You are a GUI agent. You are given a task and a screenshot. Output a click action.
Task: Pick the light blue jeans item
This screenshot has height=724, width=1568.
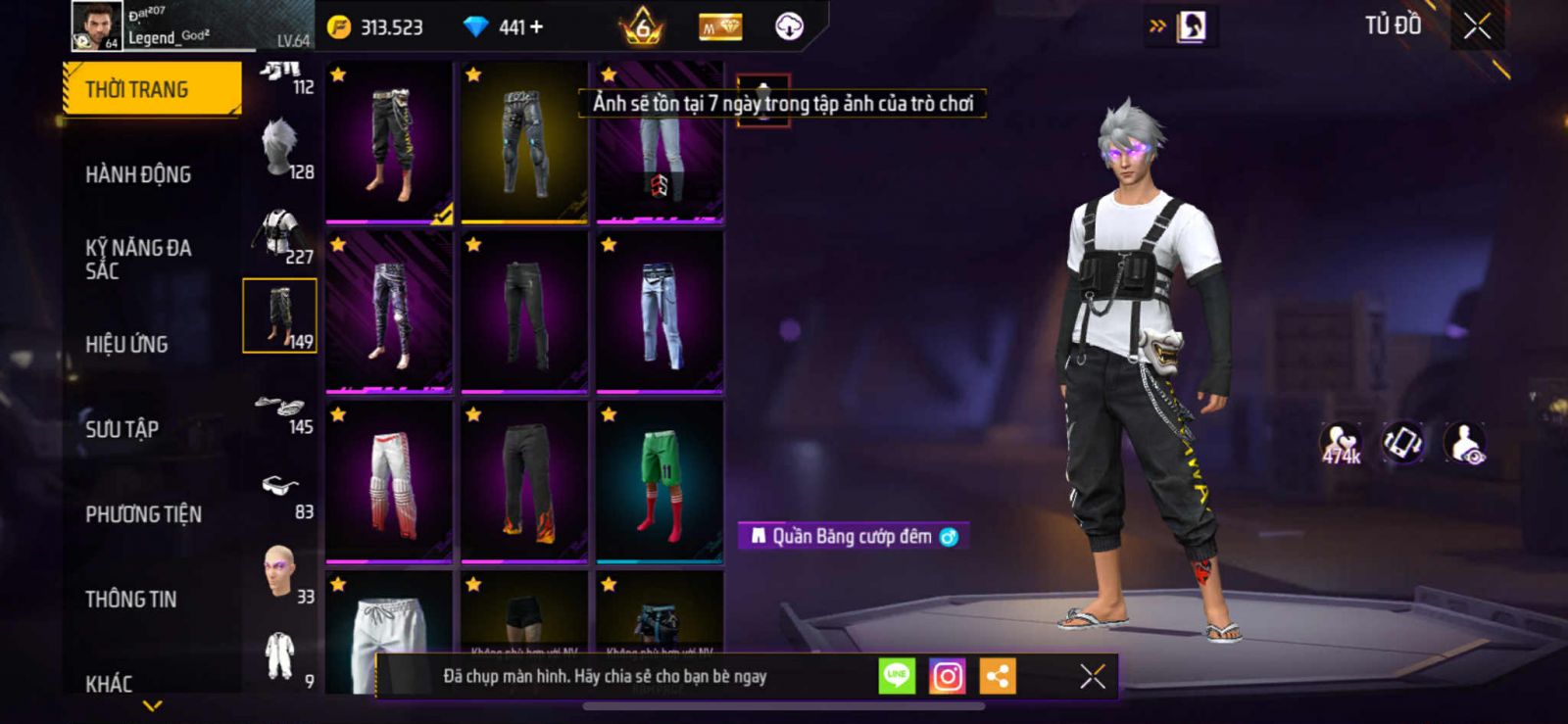[x=660, y=312]
